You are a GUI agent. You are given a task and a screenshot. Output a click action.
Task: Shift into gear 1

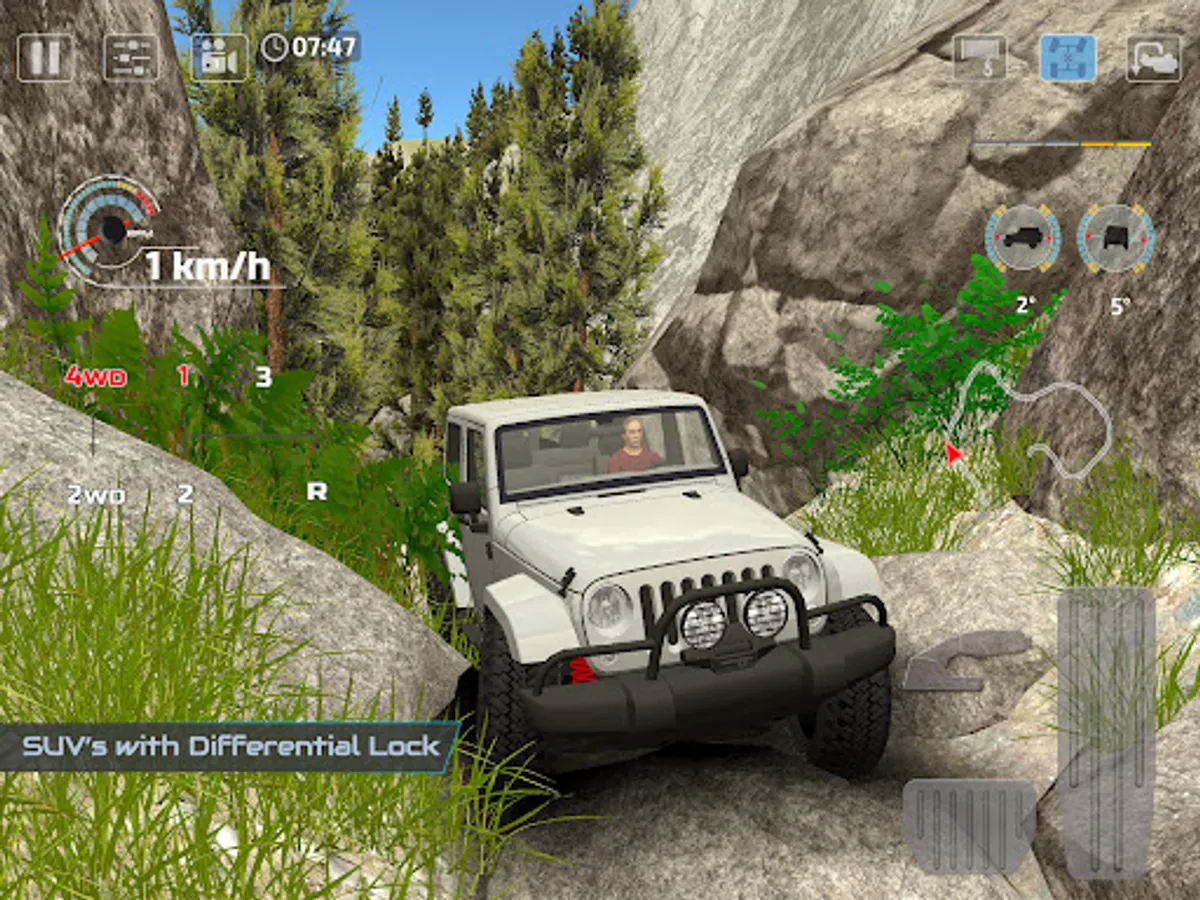(184, 377)
